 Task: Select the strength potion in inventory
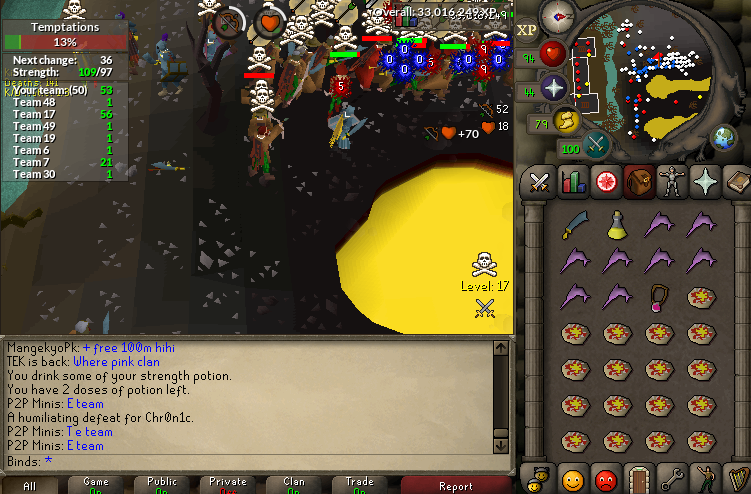(617, 224)
